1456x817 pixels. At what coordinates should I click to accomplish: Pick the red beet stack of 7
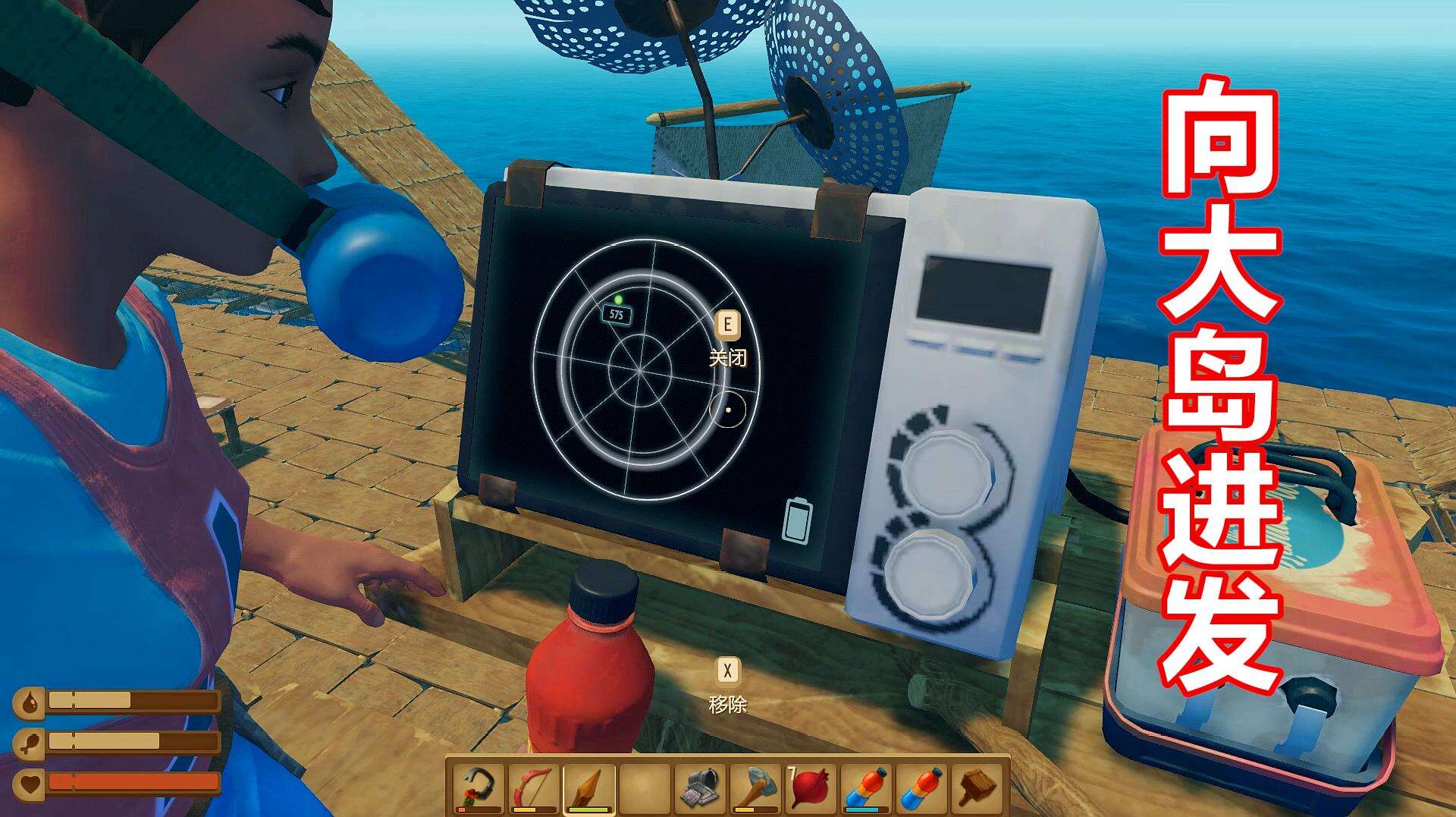(x=808, y=787)
